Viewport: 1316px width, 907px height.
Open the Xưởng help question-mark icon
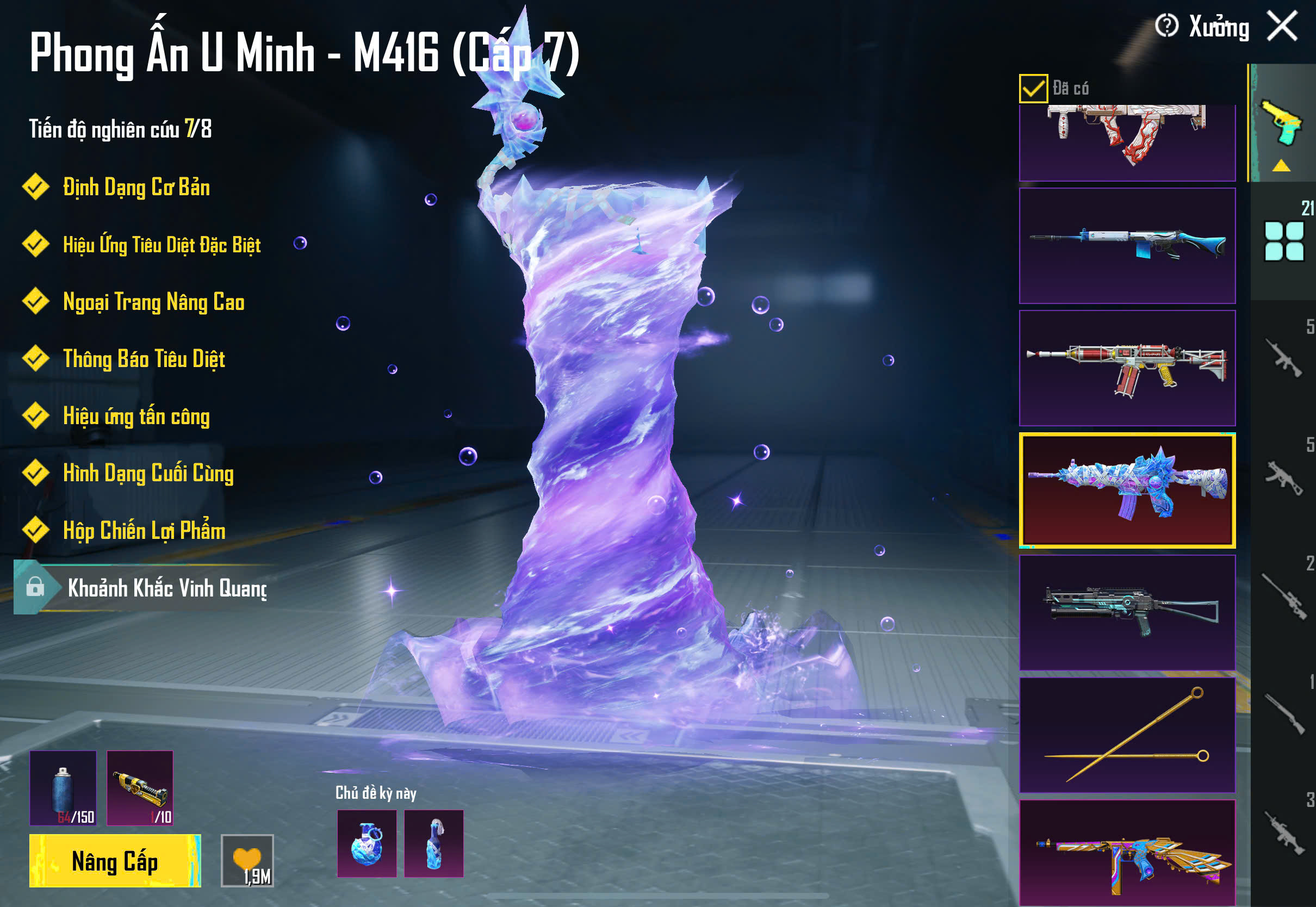pyautogui.click(x=1166, y=26)
